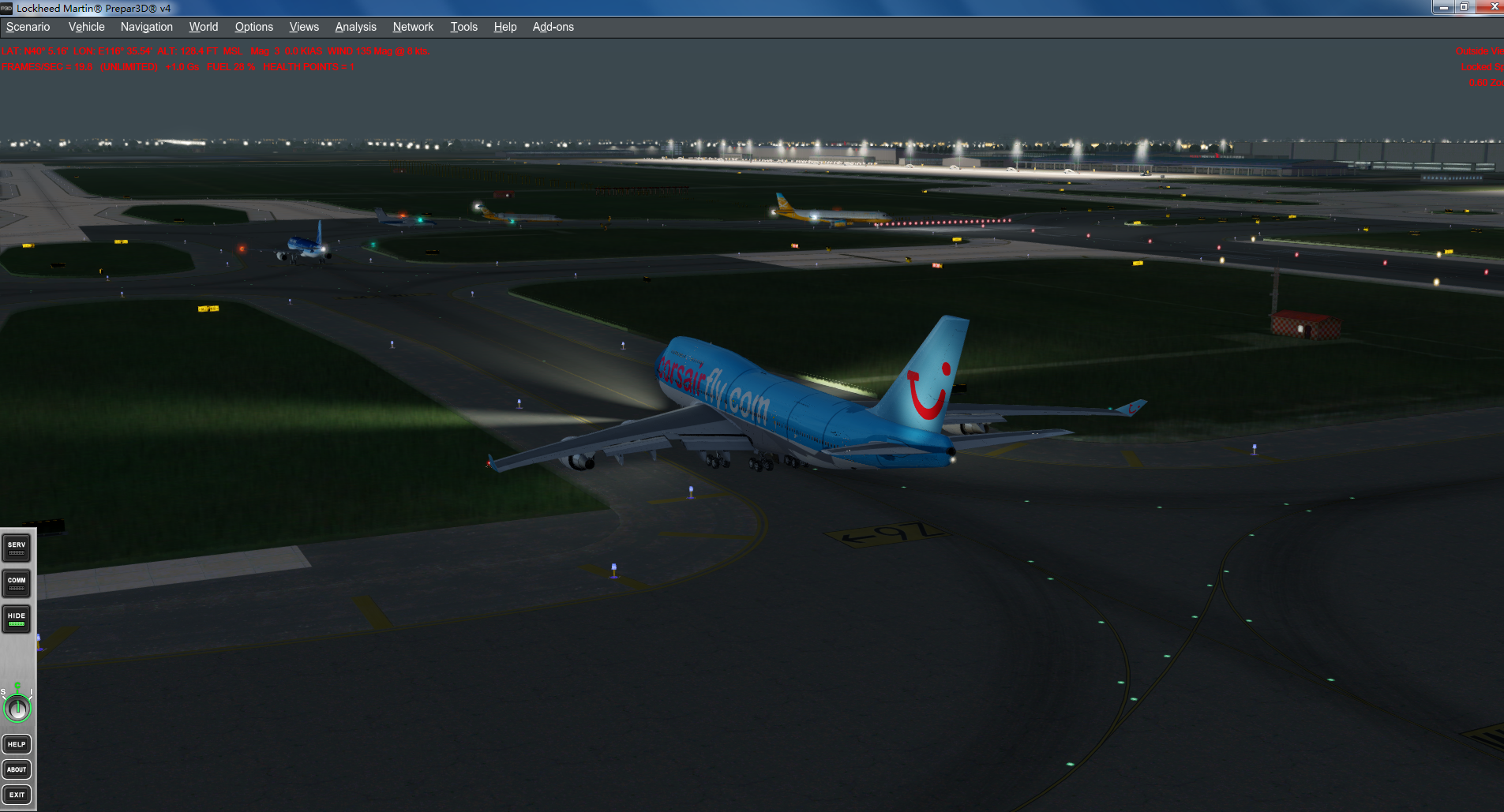The width and height of the screenshot is (1504, 812).
Task: Select the S position beside the rotary knob
Action: pyautogui.click(x=4, y=691)
